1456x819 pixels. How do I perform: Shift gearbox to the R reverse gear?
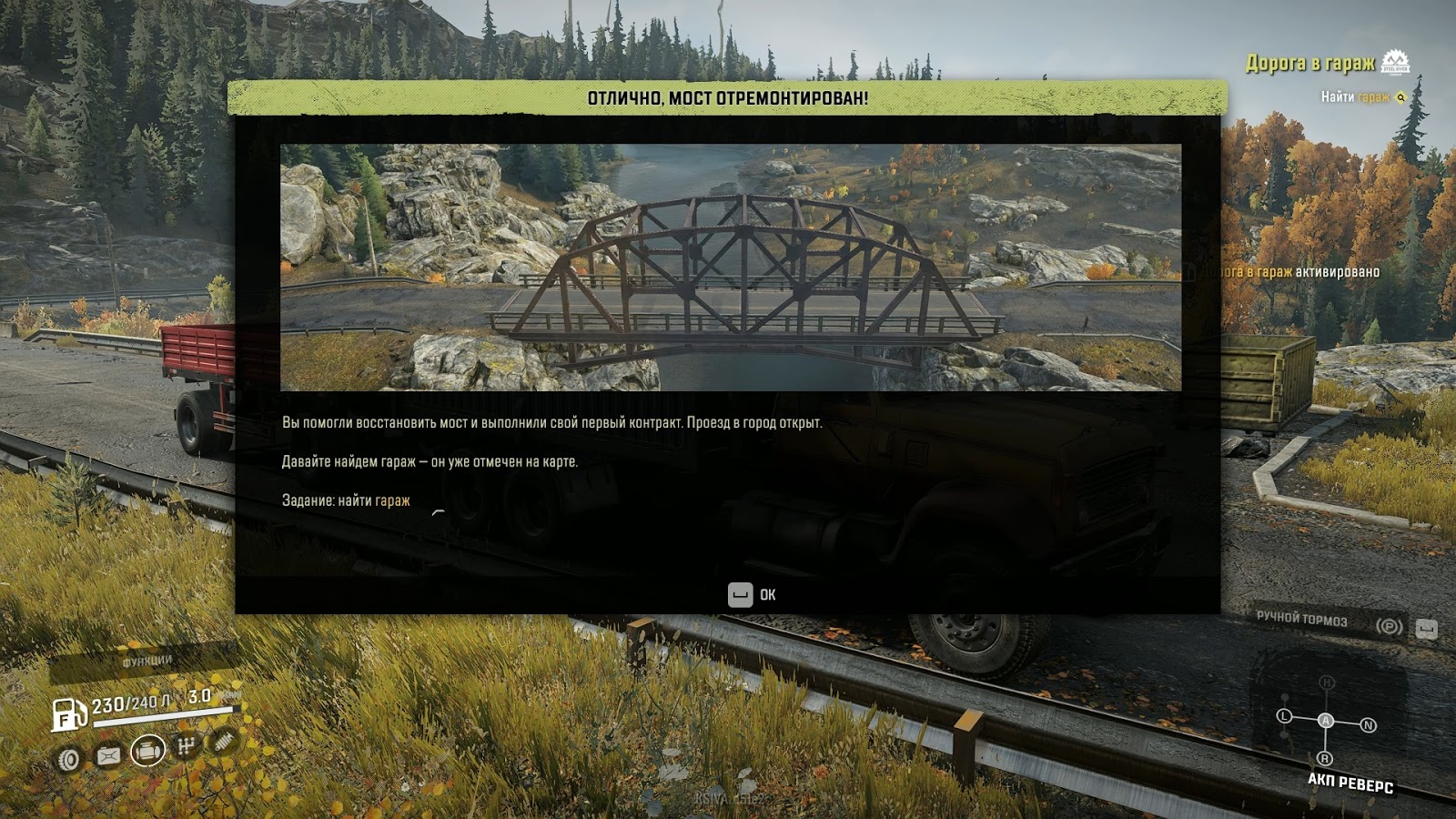pos(1325,758)
